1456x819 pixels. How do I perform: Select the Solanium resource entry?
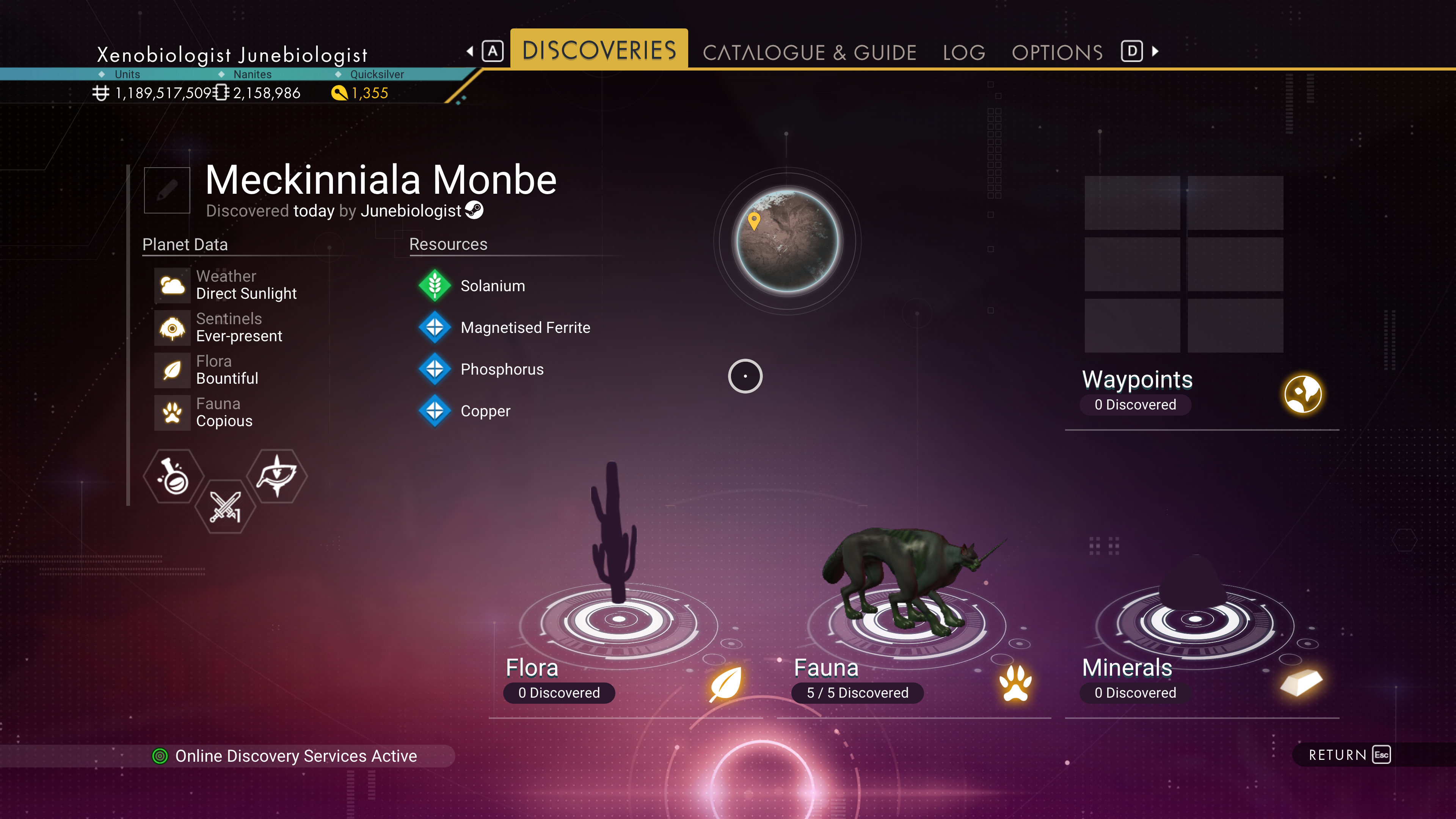(492, 286)
